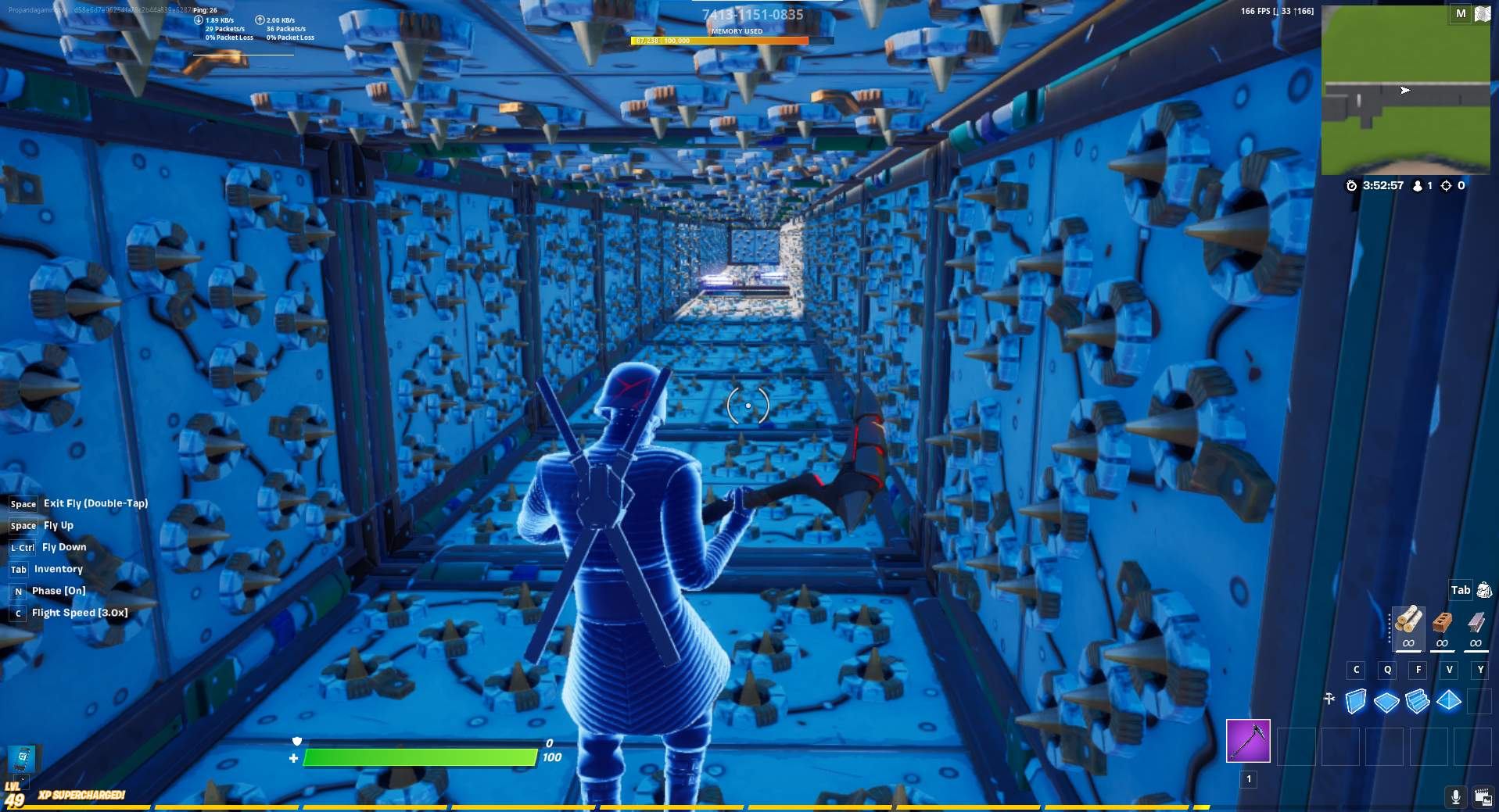Click the stopwatch timer icon below minimap
The width and height of the screenshot is (1499, 812).
pyautogui.click(x=1350, y=185)
